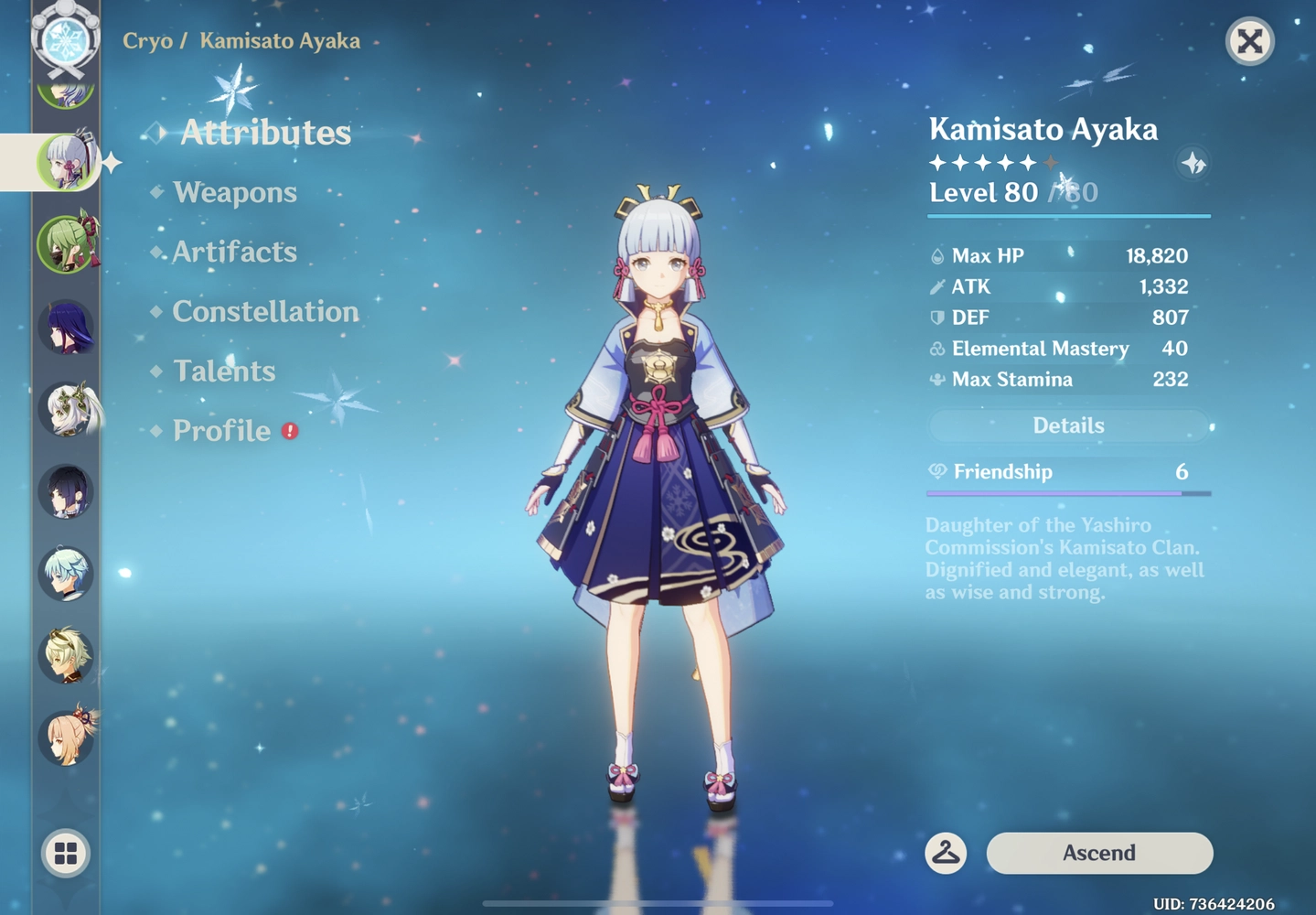Select the Raiden Shogun portrait in sidebar
This screenshot has height=915, width=1316.
click(x=66, y=326)
